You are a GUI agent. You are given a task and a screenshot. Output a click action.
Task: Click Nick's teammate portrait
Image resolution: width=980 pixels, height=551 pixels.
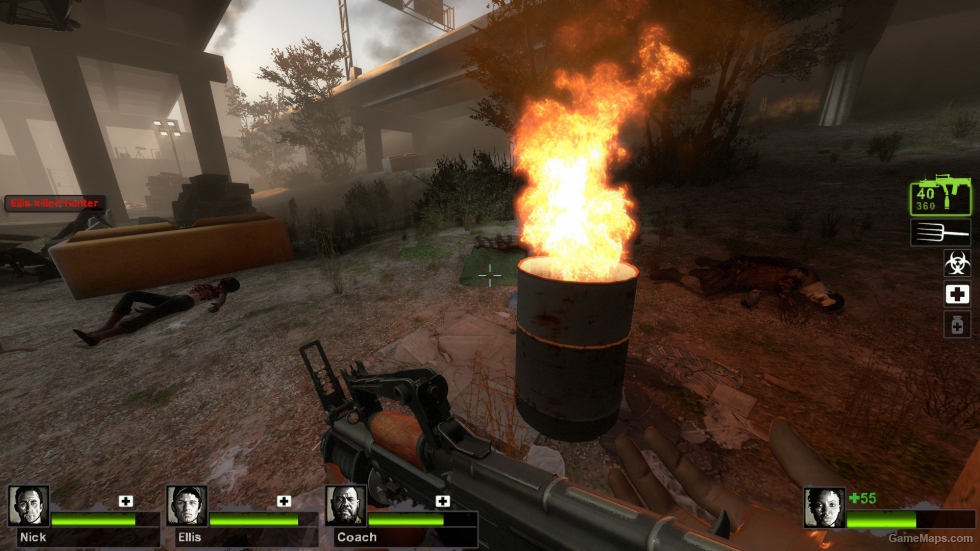point(28,506)
